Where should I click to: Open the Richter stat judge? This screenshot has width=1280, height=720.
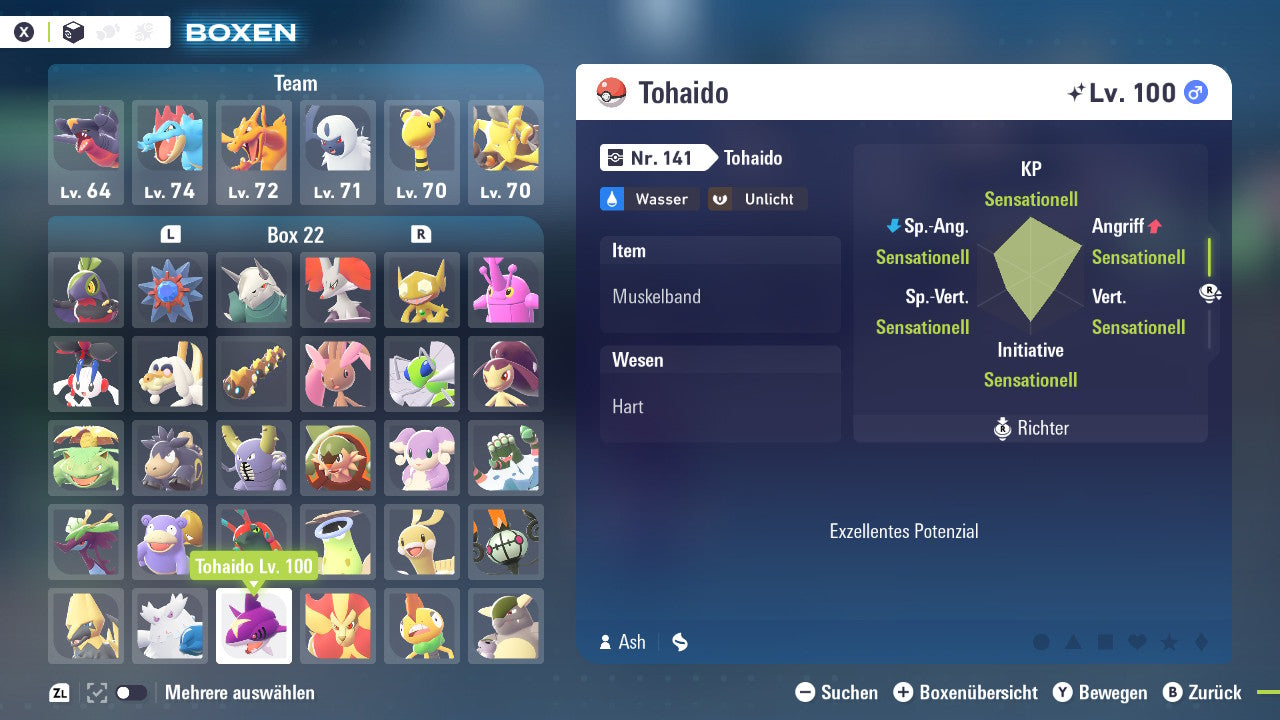pyautogui.click(x=1030, y=428)
